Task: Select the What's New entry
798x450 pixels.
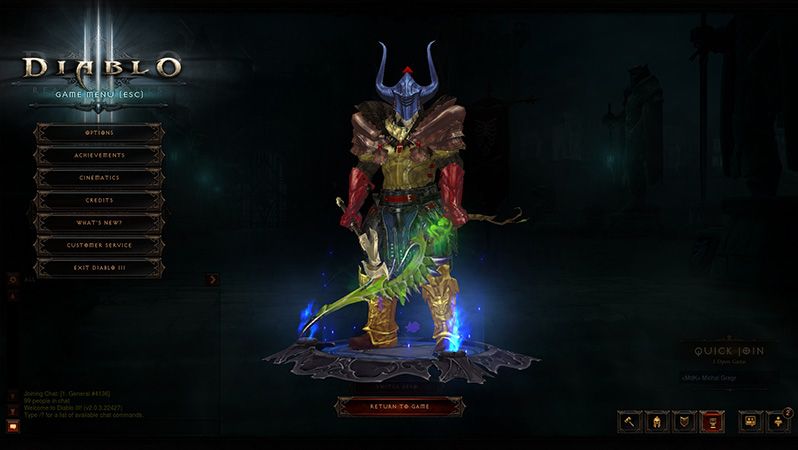Action: point(99,222)
